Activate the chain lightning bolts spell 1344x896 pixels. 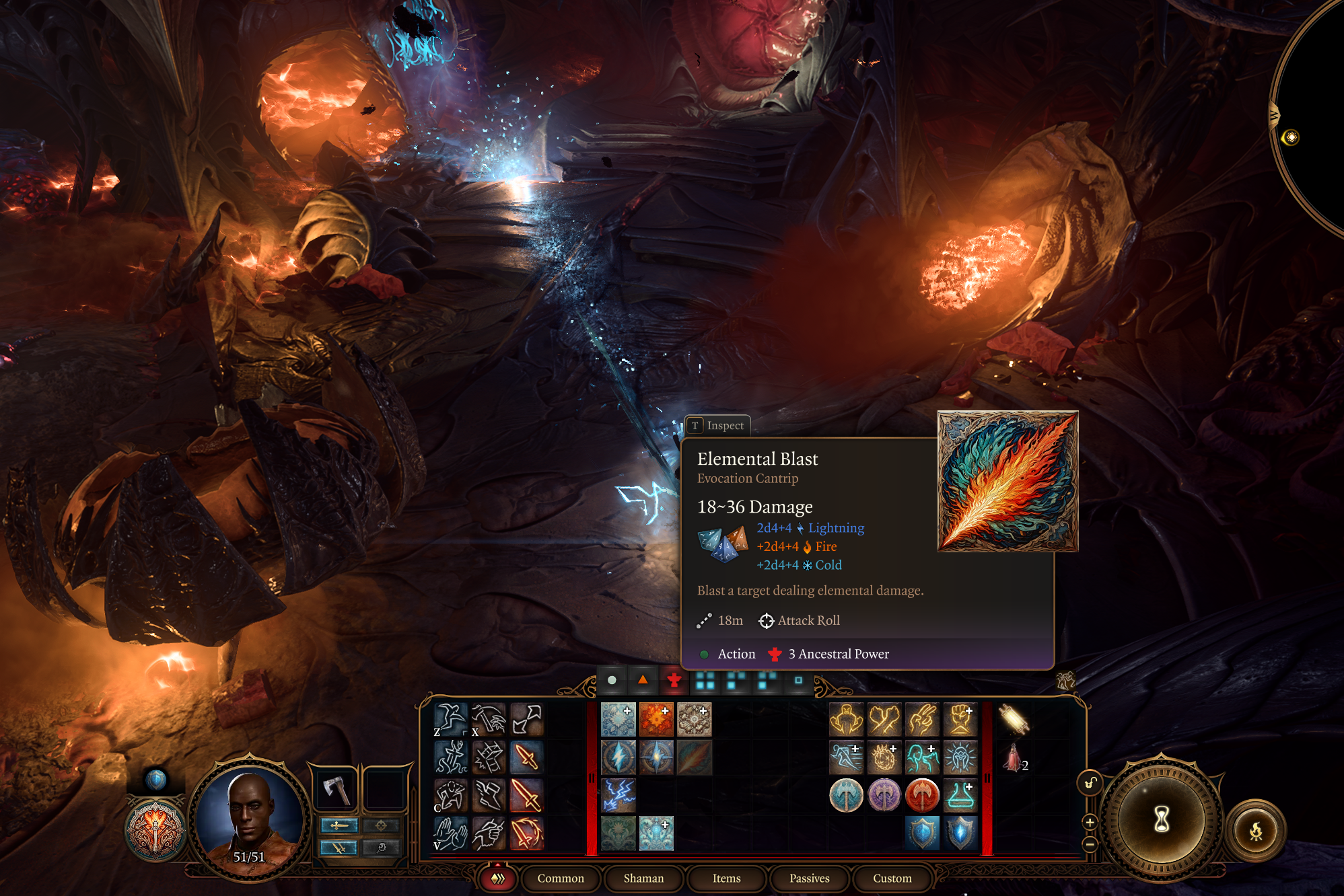(618, 795)
